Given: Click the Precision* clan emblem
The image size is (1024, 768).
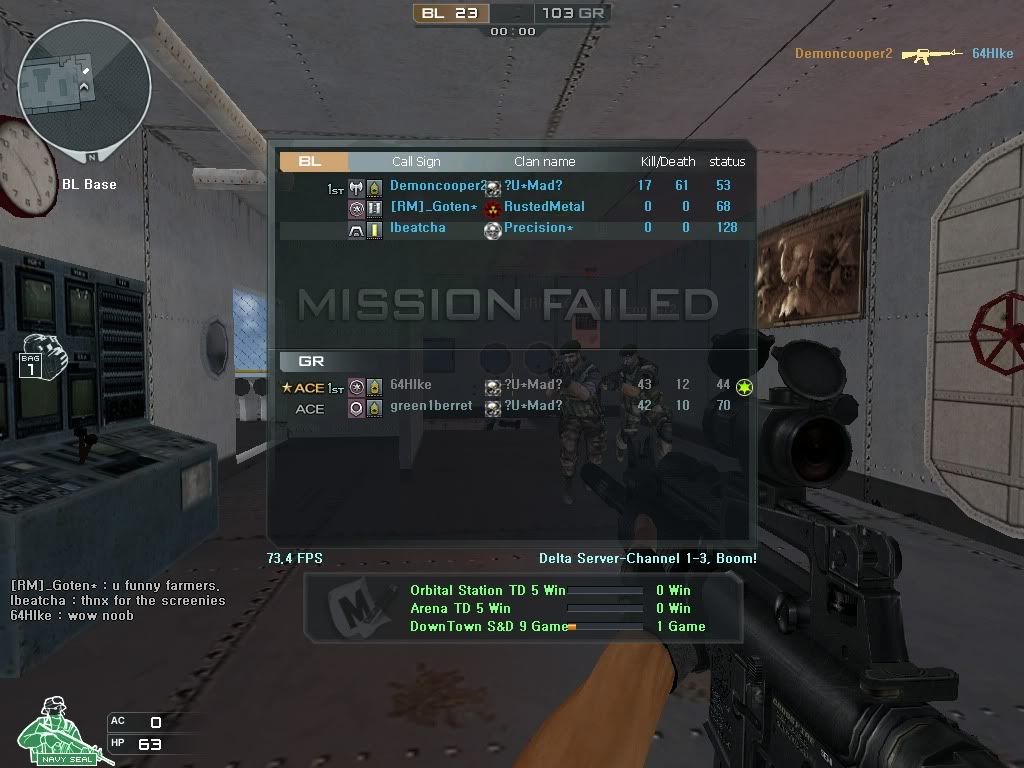Looking at the screenshot, I should tap(492, 229).
